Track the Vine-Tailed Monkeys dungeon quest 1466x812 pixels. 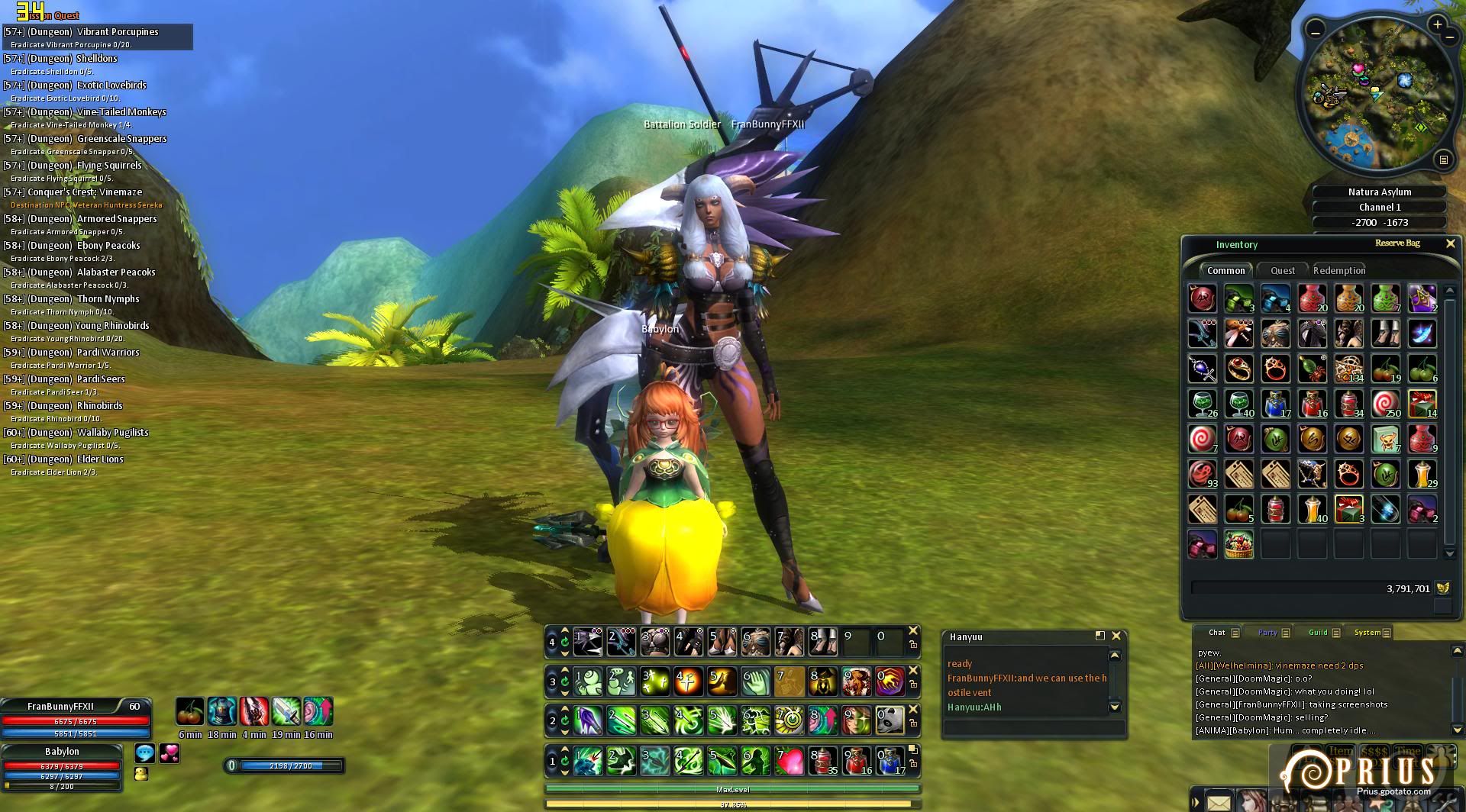coord(121,112)
